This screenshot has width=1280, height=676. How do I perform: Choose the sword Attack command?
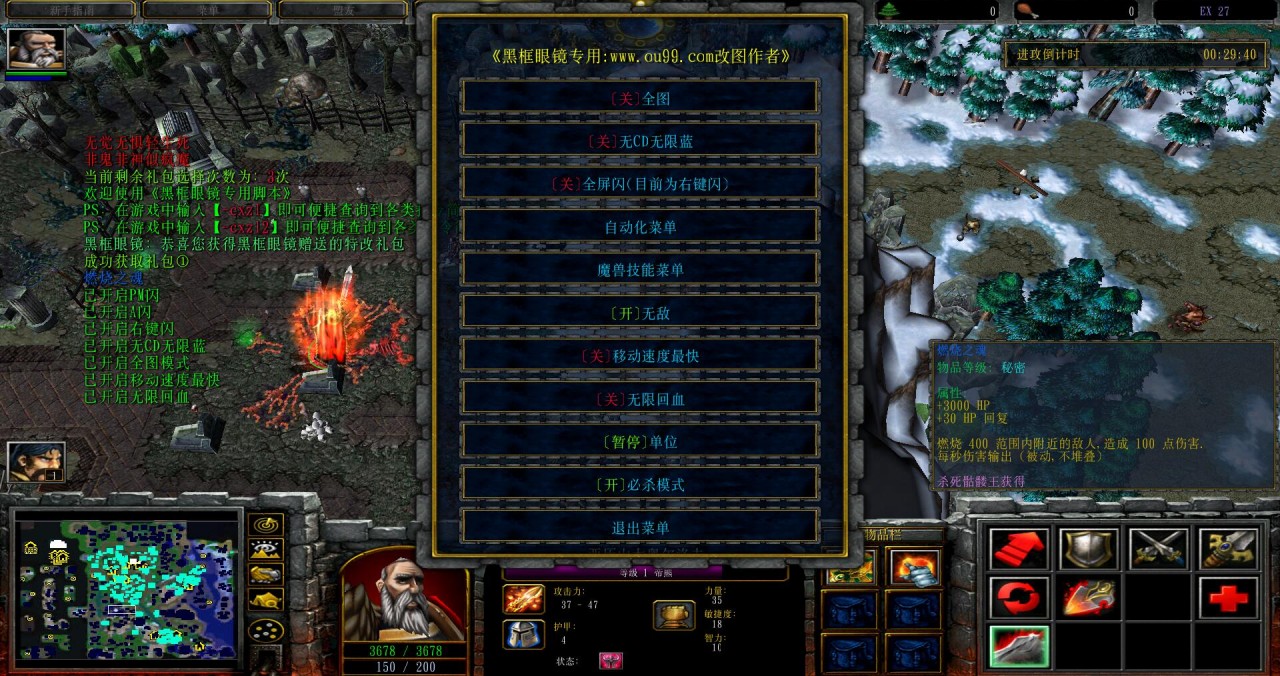[1229, 549]
